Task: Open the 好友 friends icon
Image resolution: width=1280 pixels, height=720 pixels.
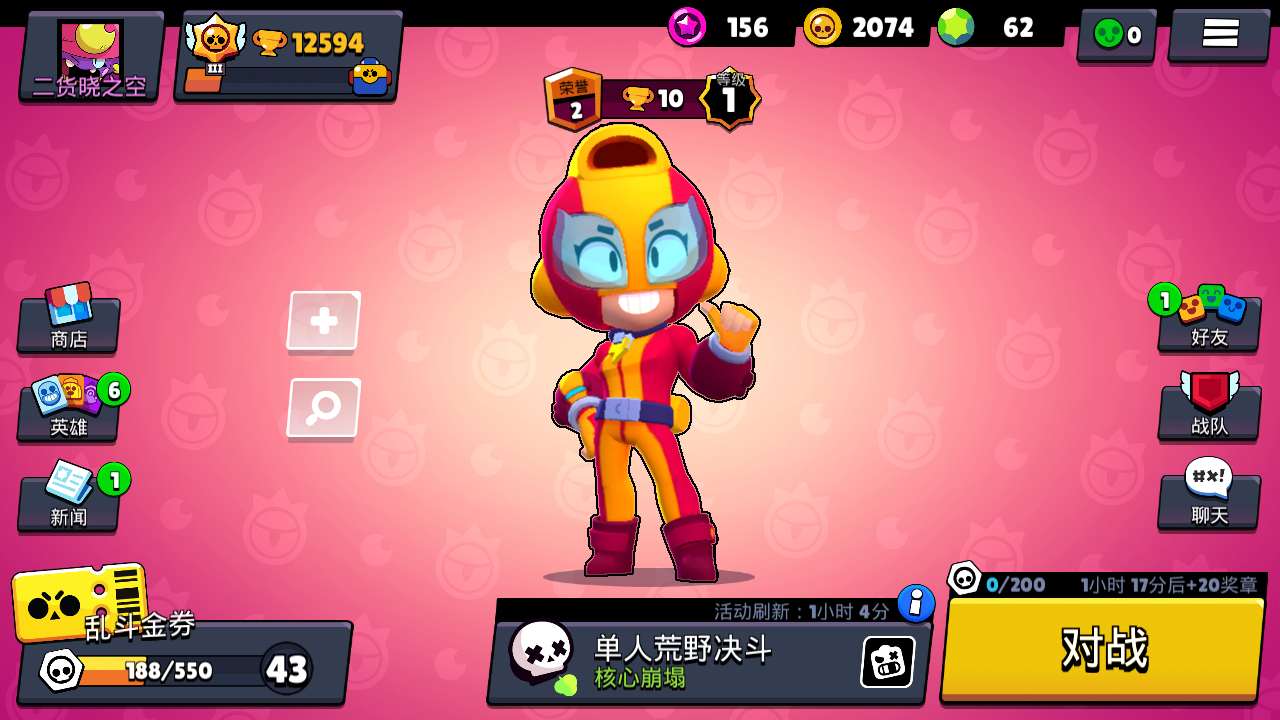Action: point(1208,318)
